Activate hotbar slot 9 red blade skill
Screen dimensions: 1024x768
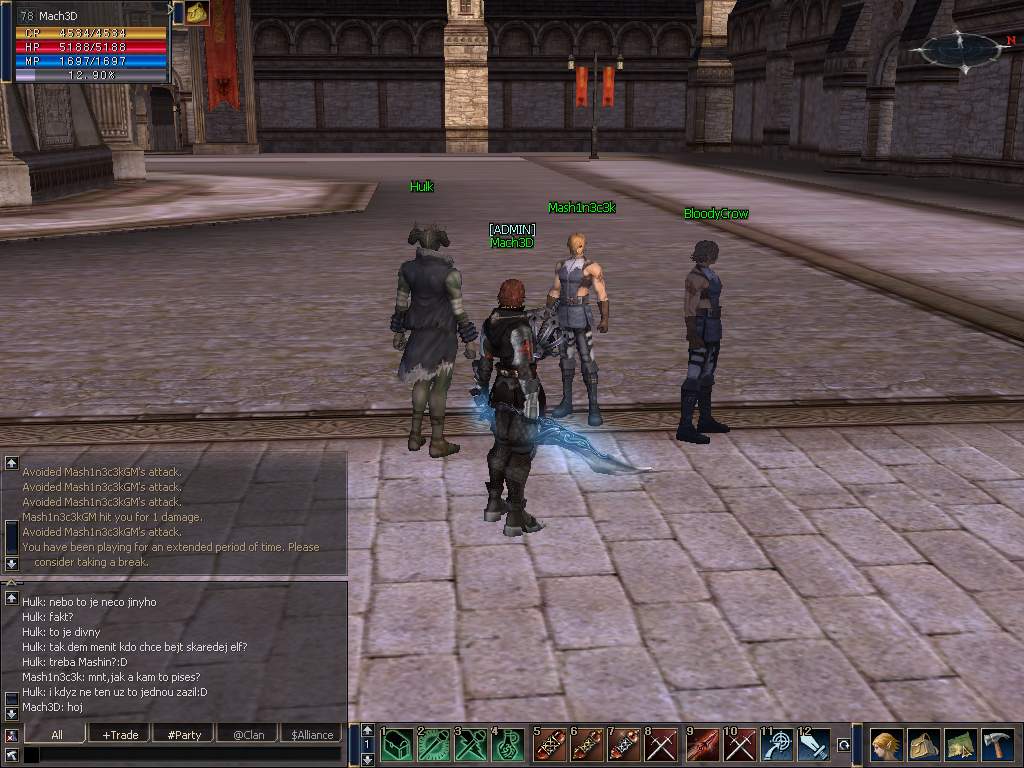point(703,745)
